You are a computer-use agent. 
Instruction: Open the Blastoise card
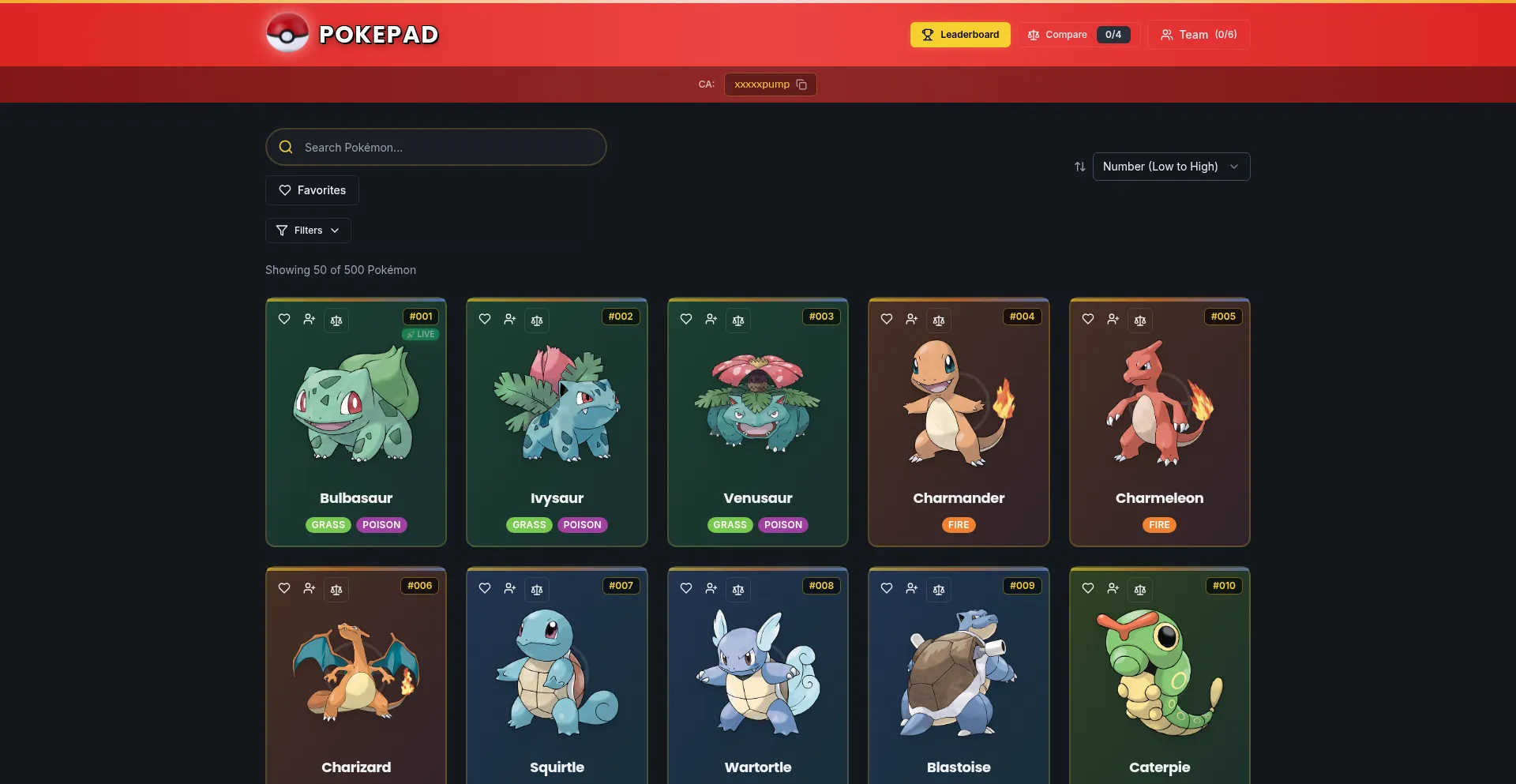point(959,679)
